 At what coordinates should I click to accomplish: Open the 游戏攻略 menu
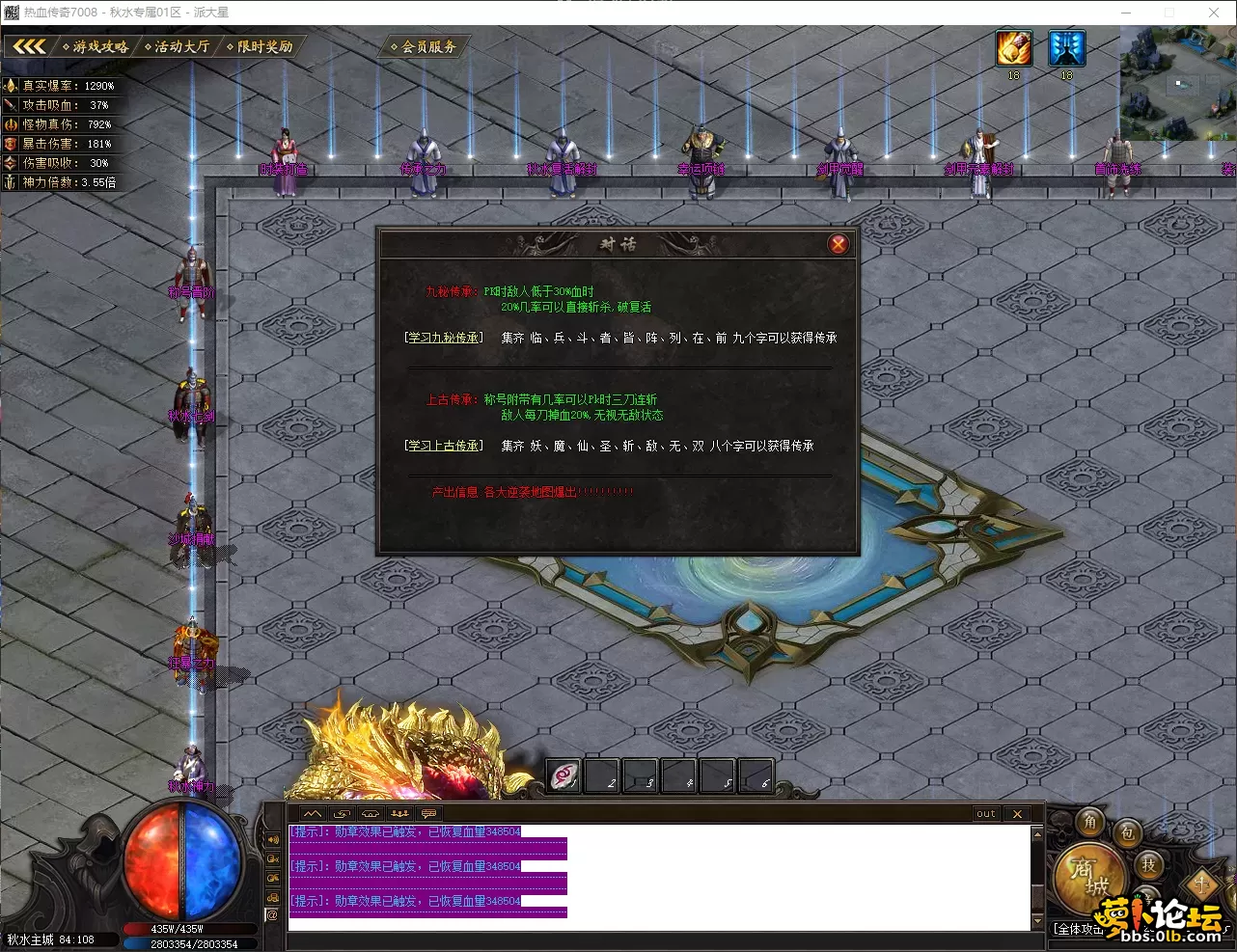point(96,46)
